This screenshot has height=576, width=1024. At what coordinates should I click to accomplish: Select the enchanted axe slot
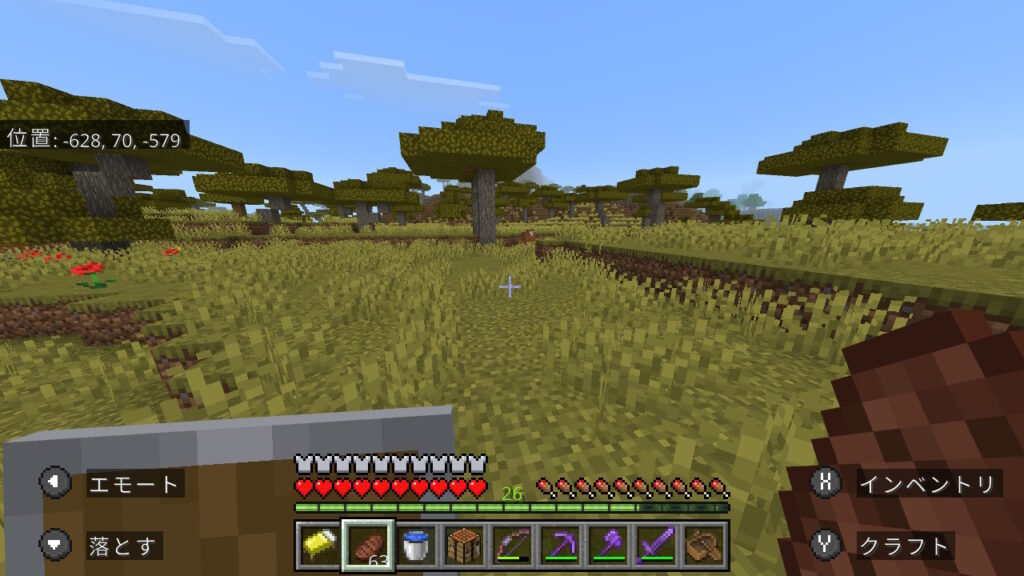[x=608, y=546]
